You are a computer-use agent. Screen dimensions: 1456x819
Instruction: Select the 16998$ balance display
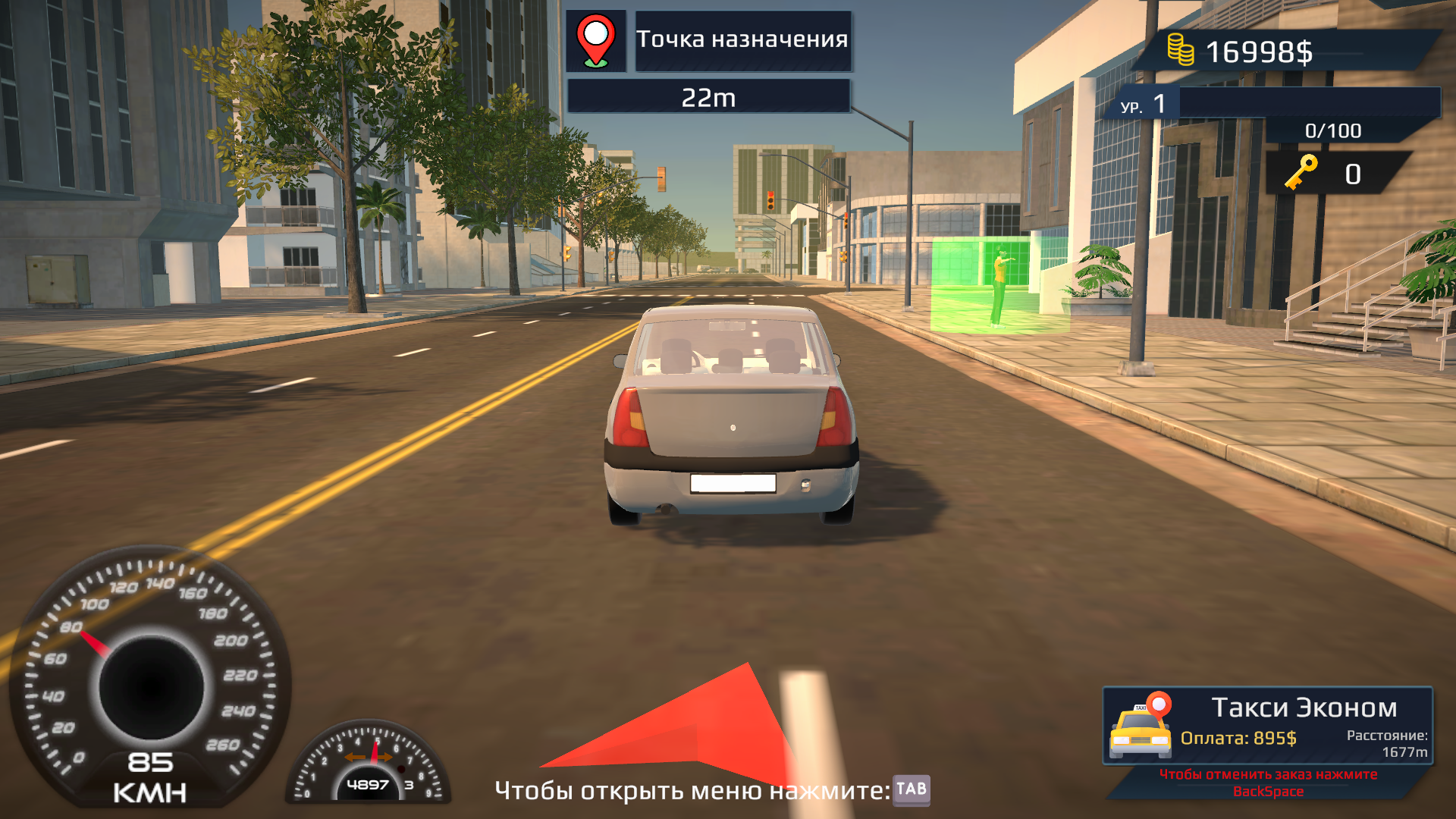[1260, 52]
